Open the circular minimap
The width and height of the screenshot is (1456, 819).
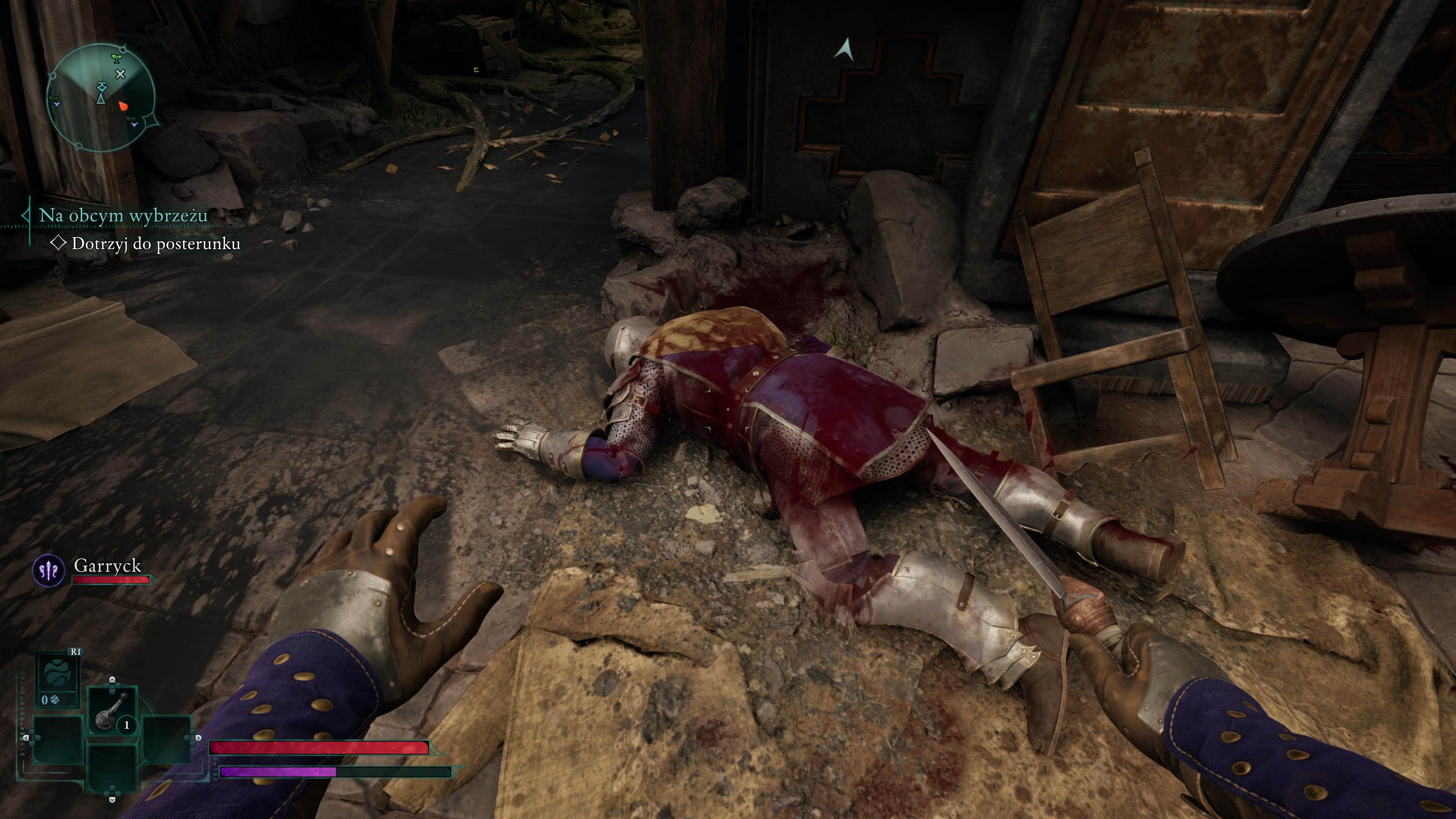(x=100, y=98)
